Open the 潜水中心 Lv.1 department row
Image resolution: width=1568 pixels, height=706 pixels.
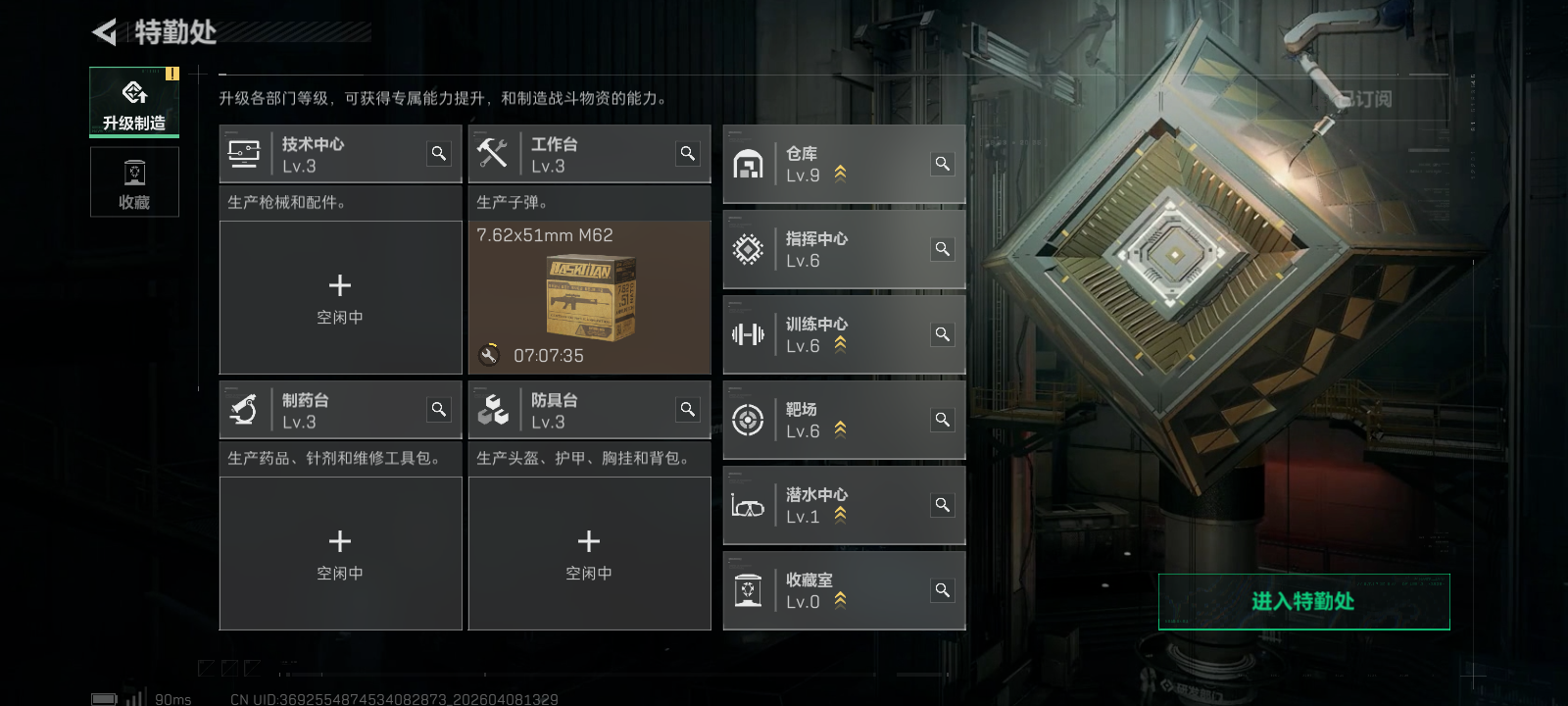[843, 505]
